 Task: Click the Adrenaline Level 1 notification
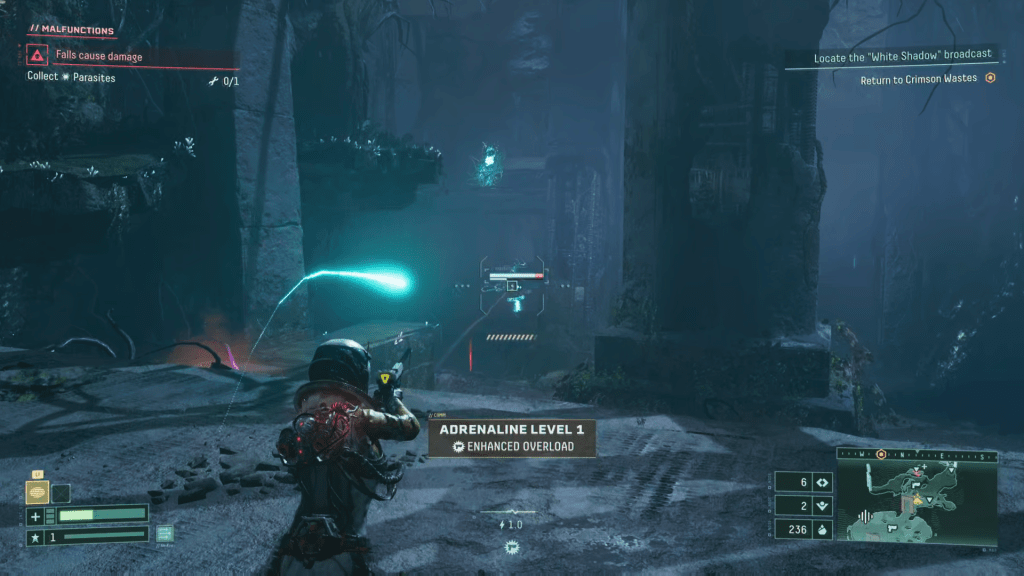(512, 437)
